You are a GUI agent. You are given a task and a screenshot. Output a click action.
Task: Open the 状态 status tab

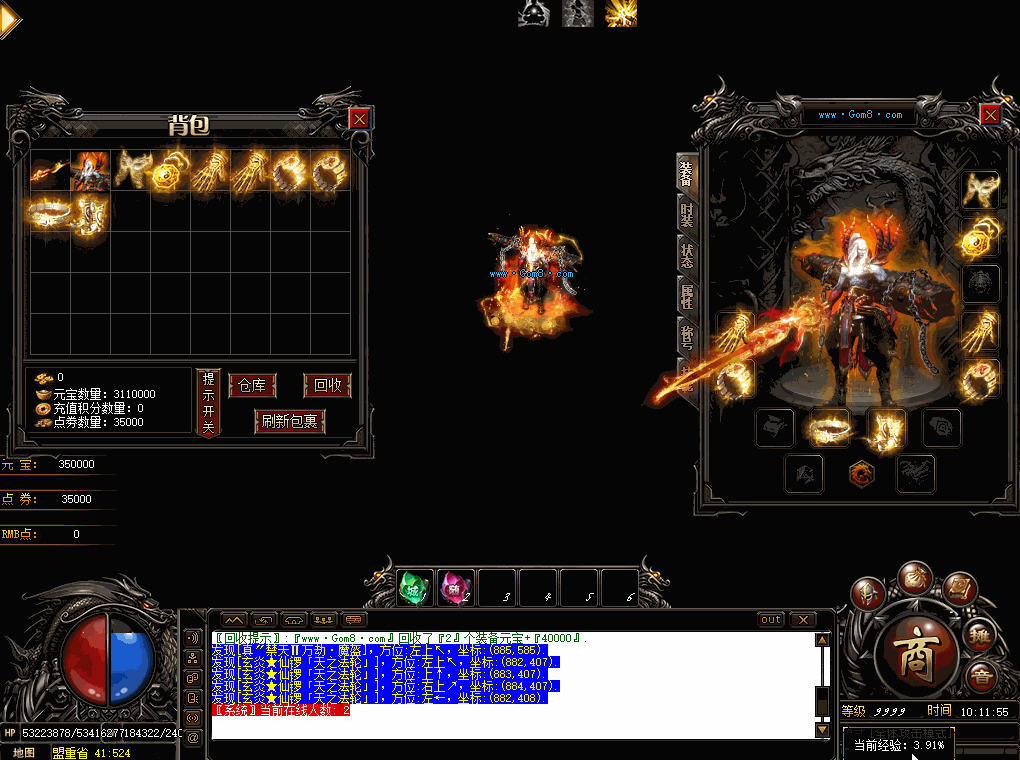(686, 255)
